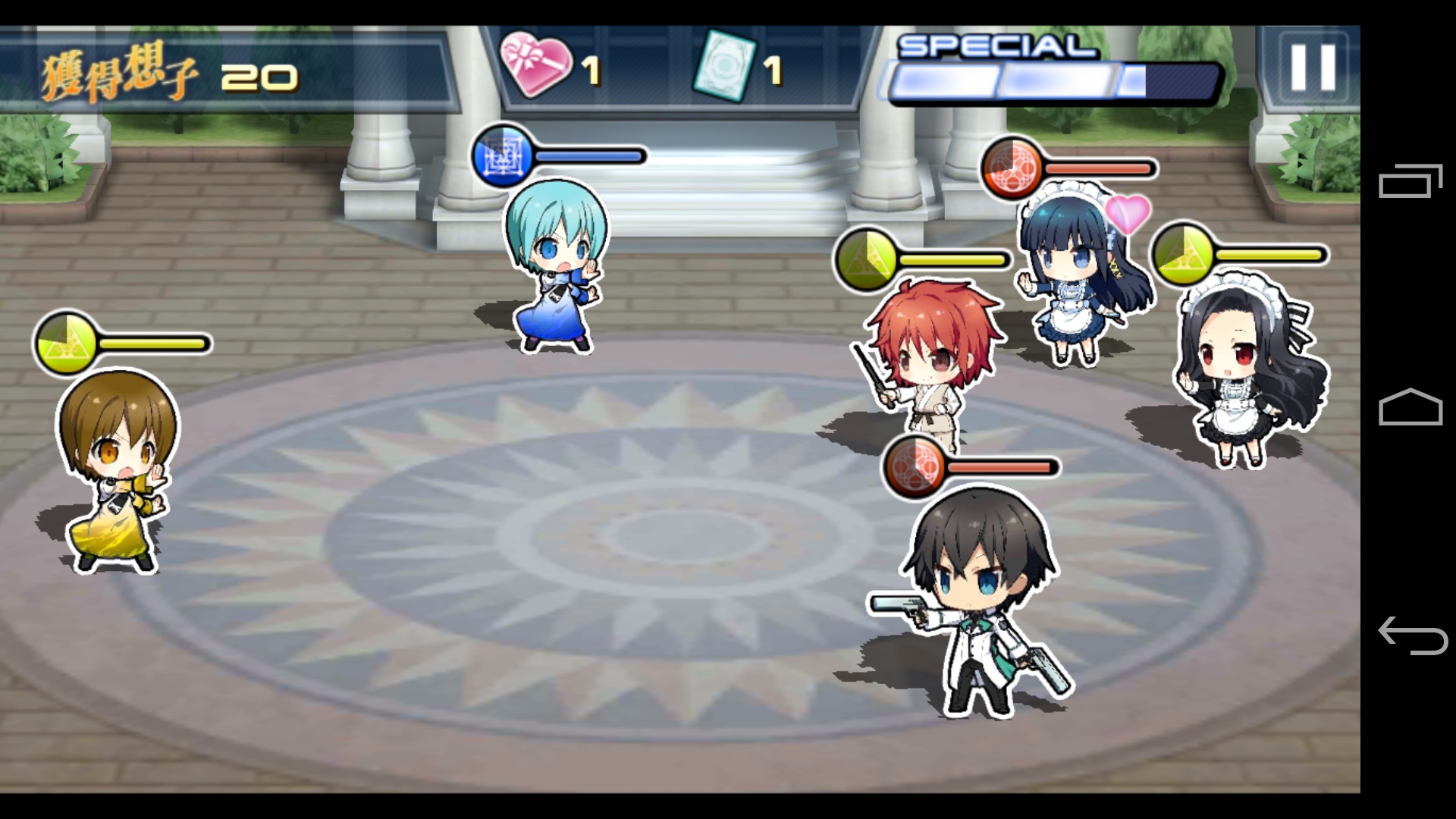Go to the Android home screen
This screenshot has height=819, width=1456.
coord(1410,407)
